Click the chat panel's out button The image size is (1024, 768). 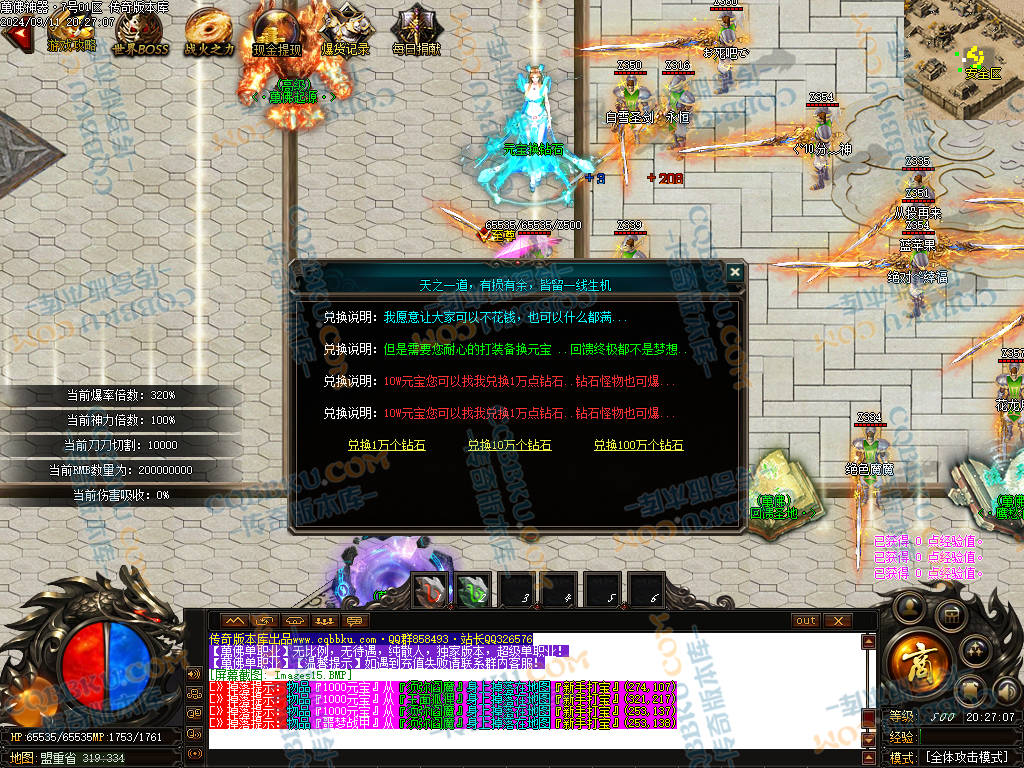(805, 620)
